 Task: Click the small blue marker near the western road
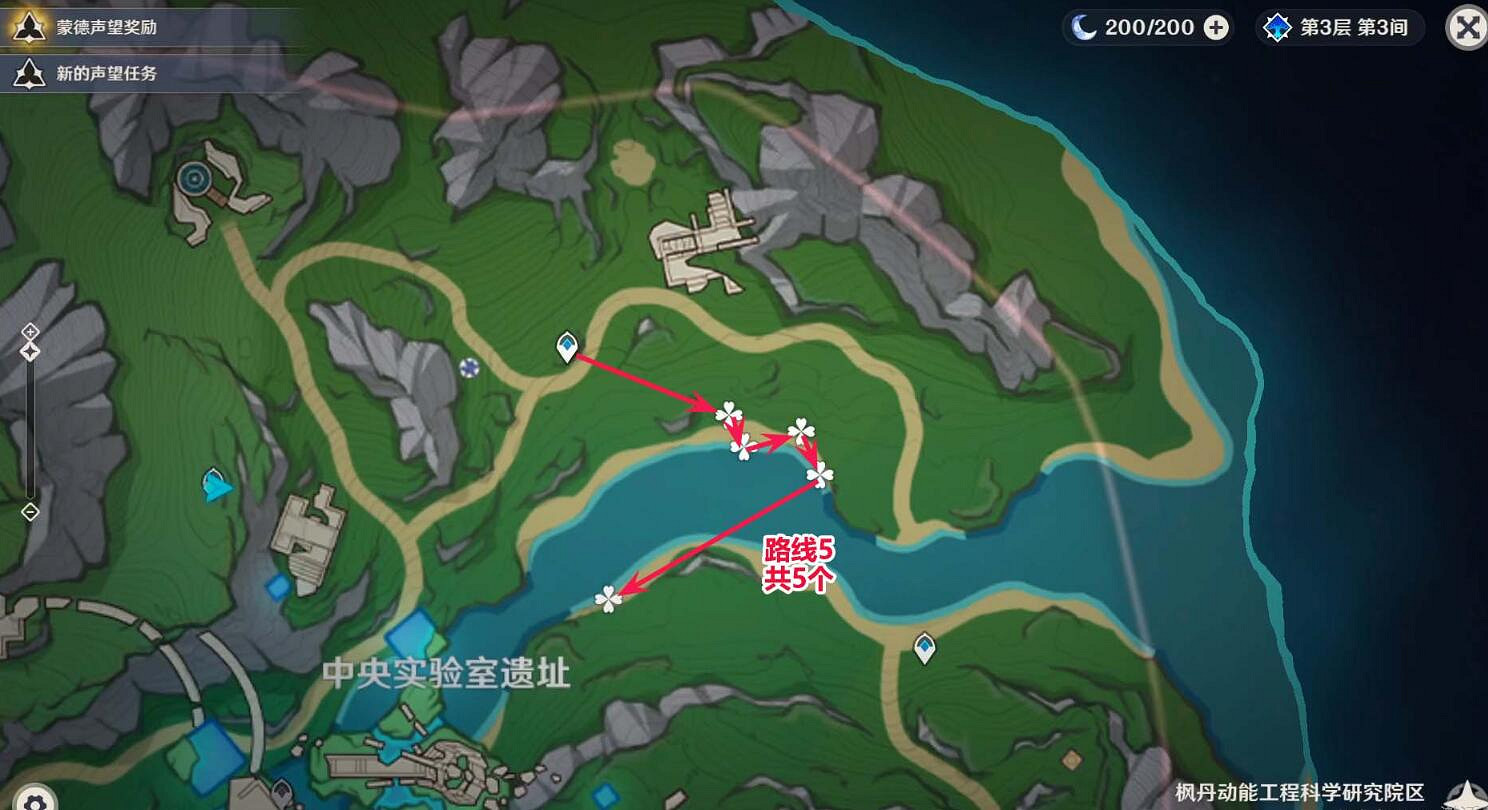coord(470,370)
